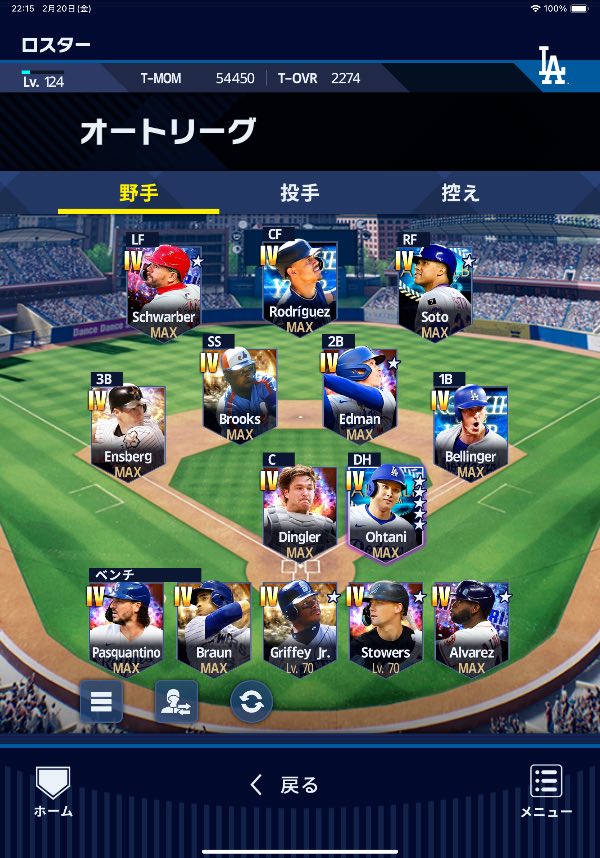The height and width of the screenshot is (858, 600).
Task: Select Schwarber's left field card
Action: point(164,290)
